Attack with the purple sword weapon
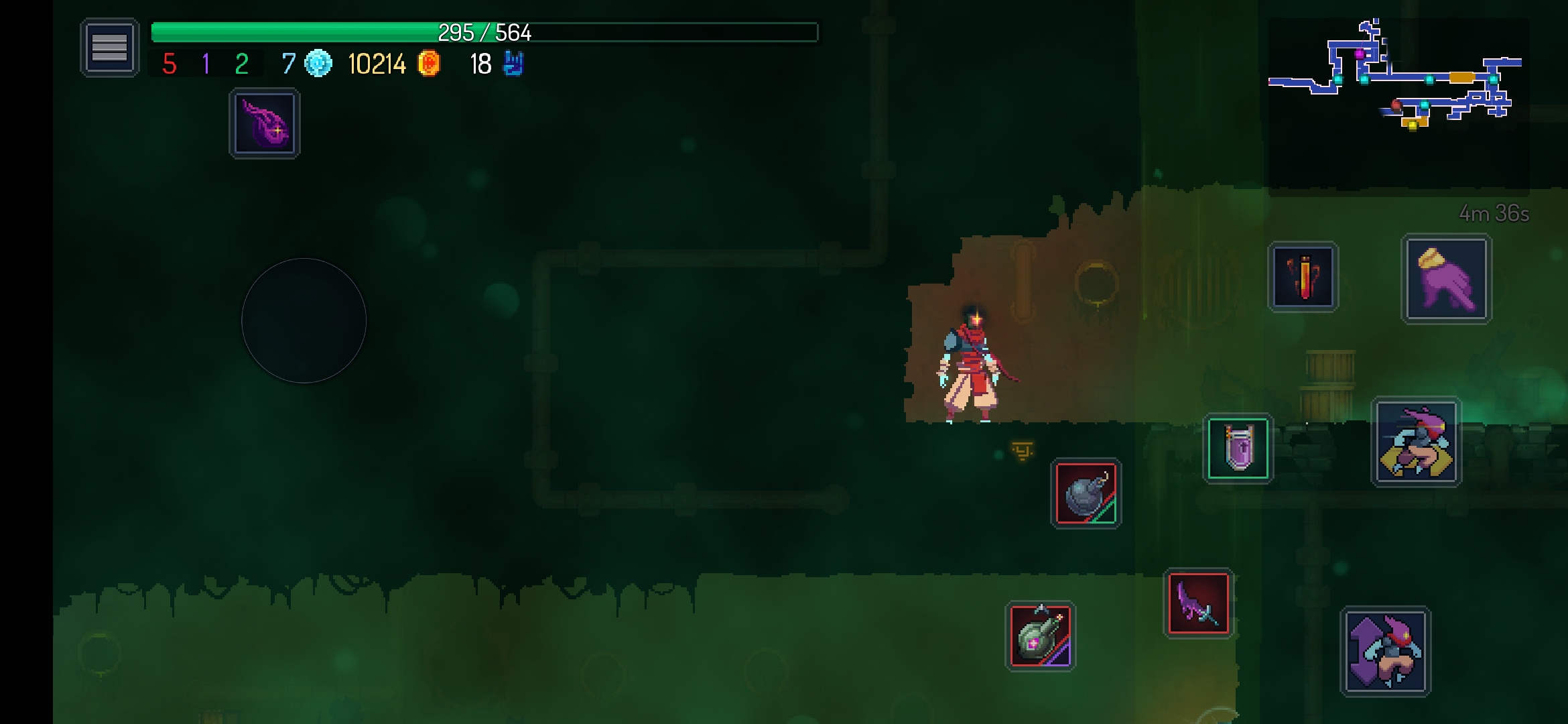The height and width of the screenshot is (724, 1568). [x=1198, y=603]
